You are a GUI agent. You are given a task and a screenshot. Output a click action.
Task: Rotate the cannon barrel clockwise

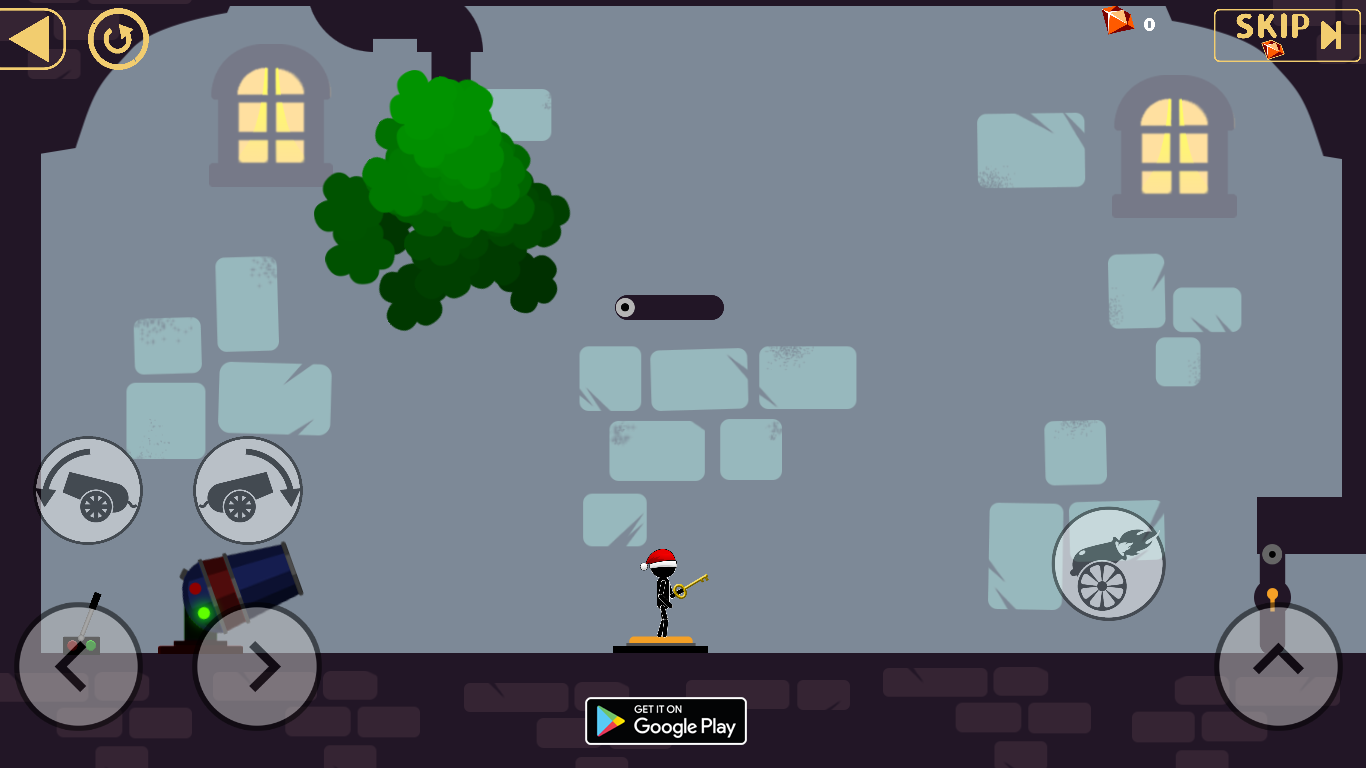pos(247,490)
